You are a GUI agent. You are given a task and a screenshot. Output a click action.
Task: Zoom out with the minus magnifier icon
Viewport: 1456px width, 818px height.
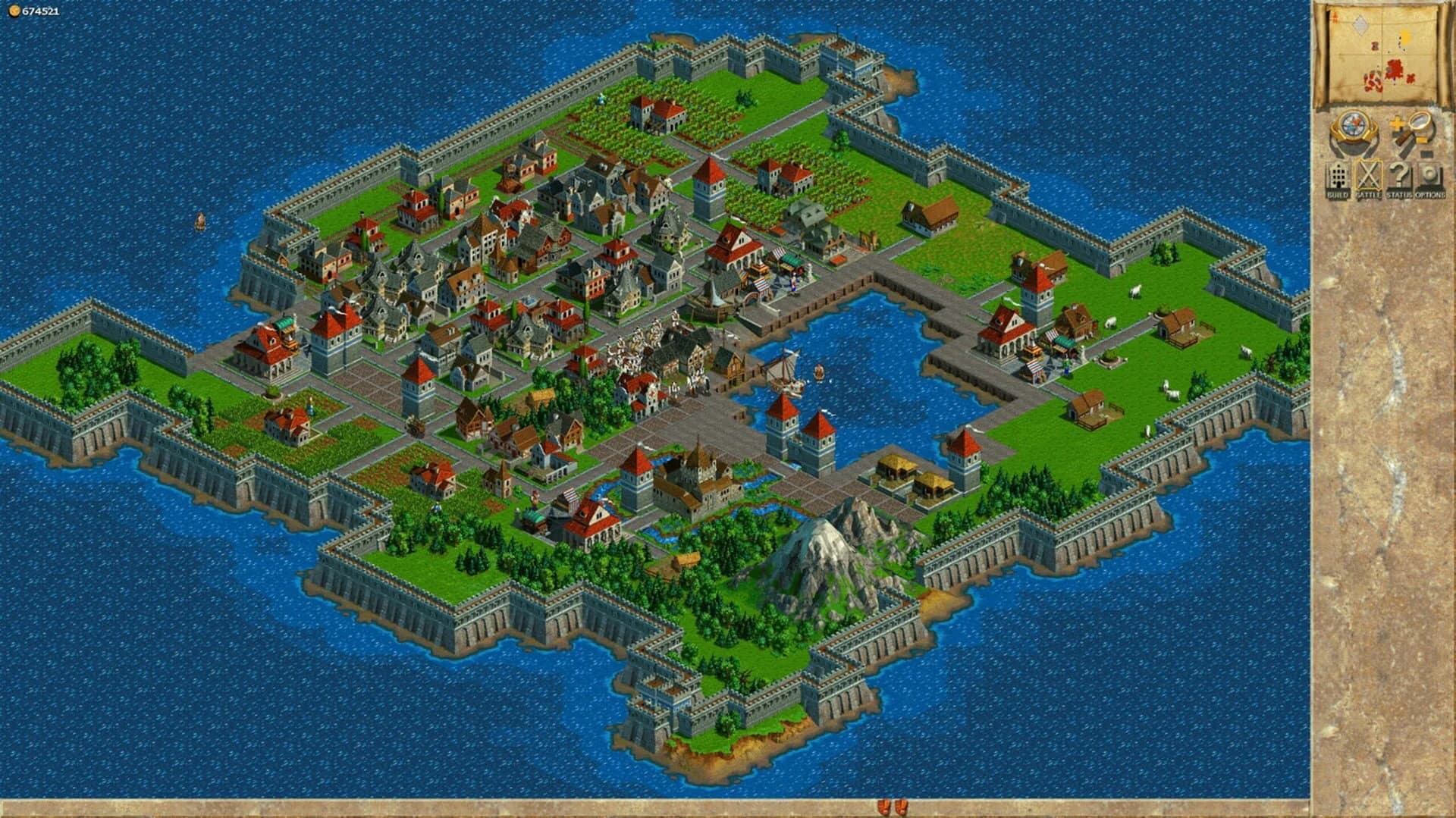point(1426,152)
